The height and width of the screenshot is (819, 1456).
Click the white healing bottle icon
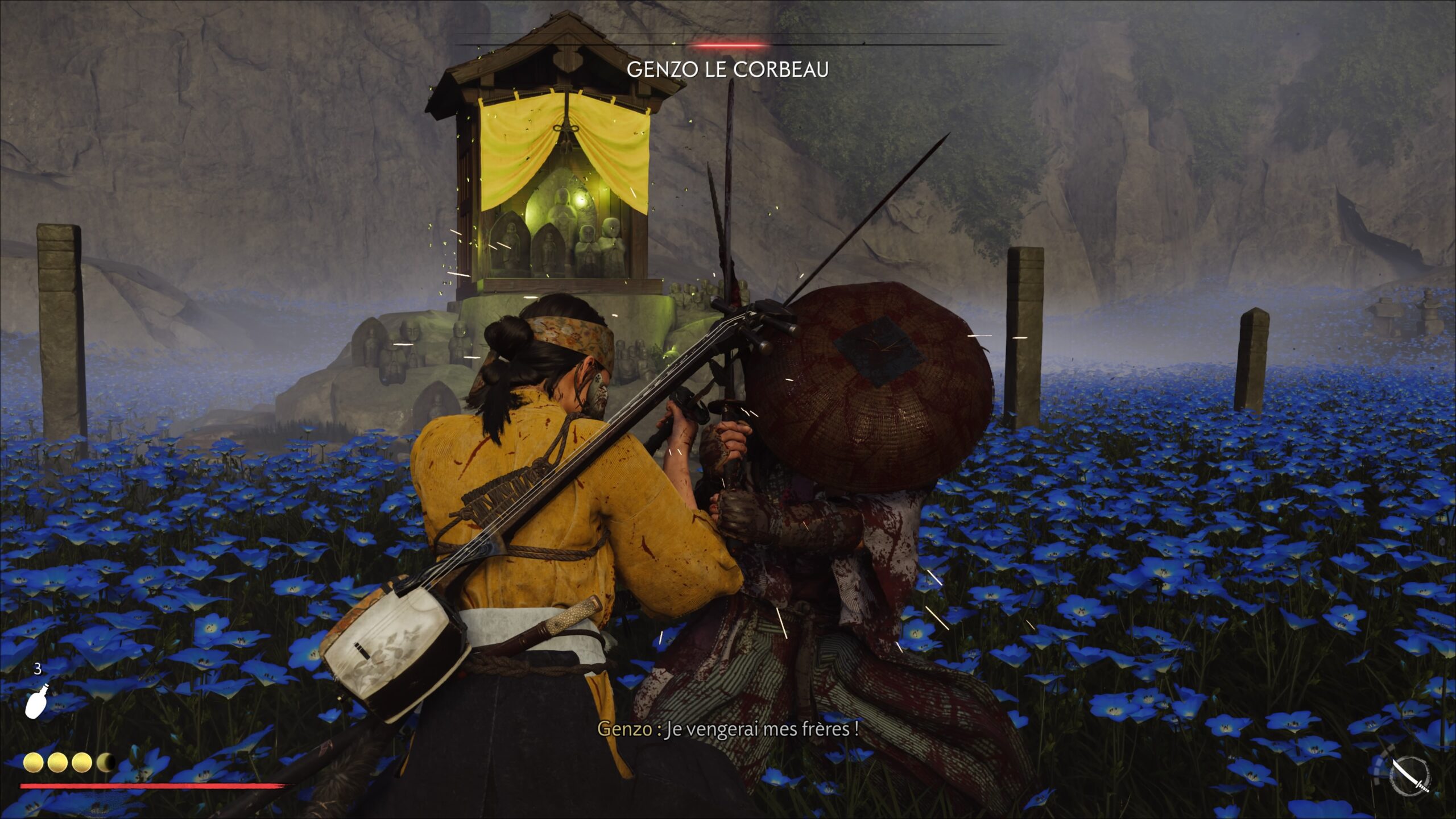point(35,703)
